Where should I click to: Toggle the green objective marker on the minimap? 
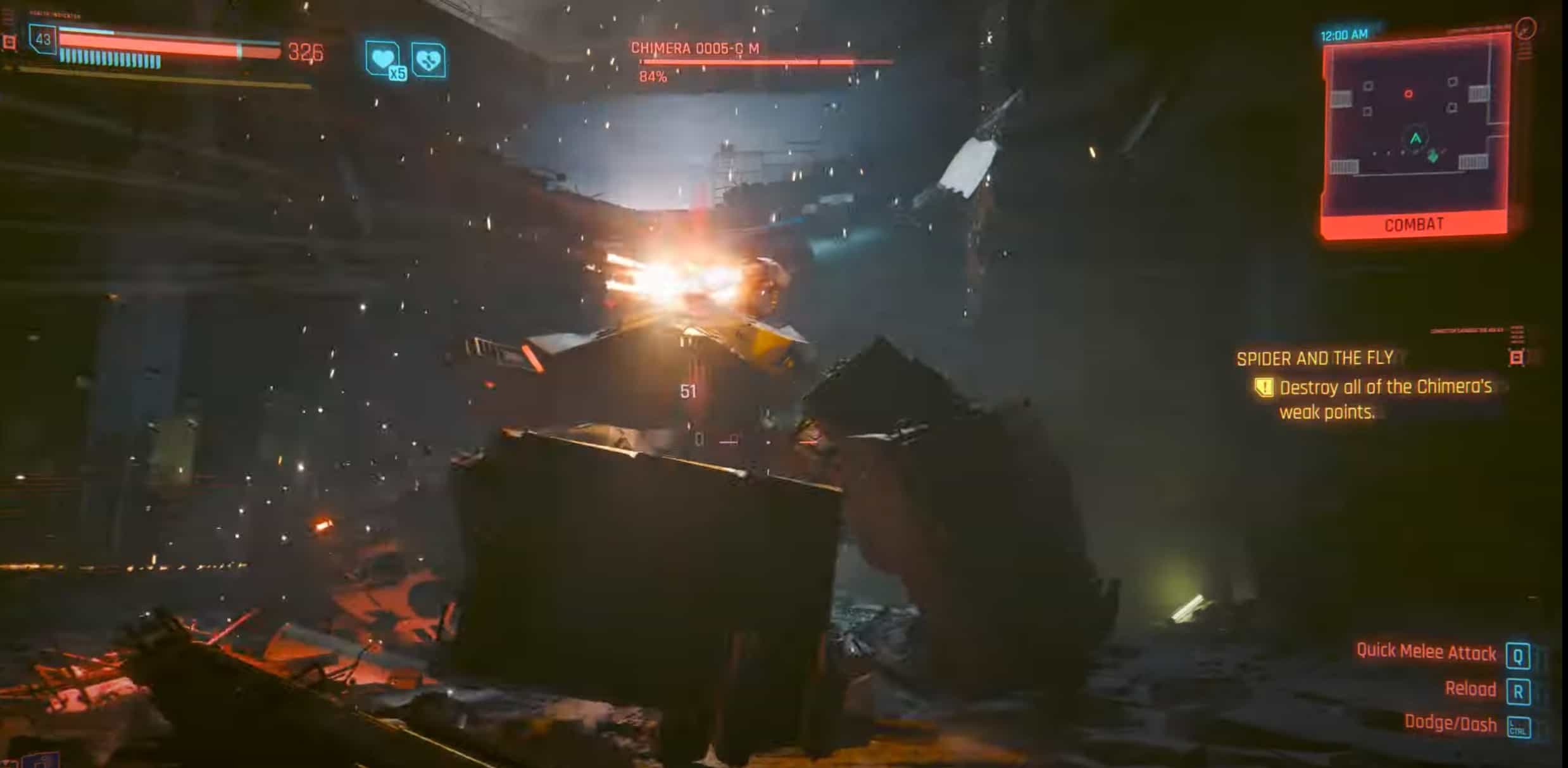coord(1433,157)
